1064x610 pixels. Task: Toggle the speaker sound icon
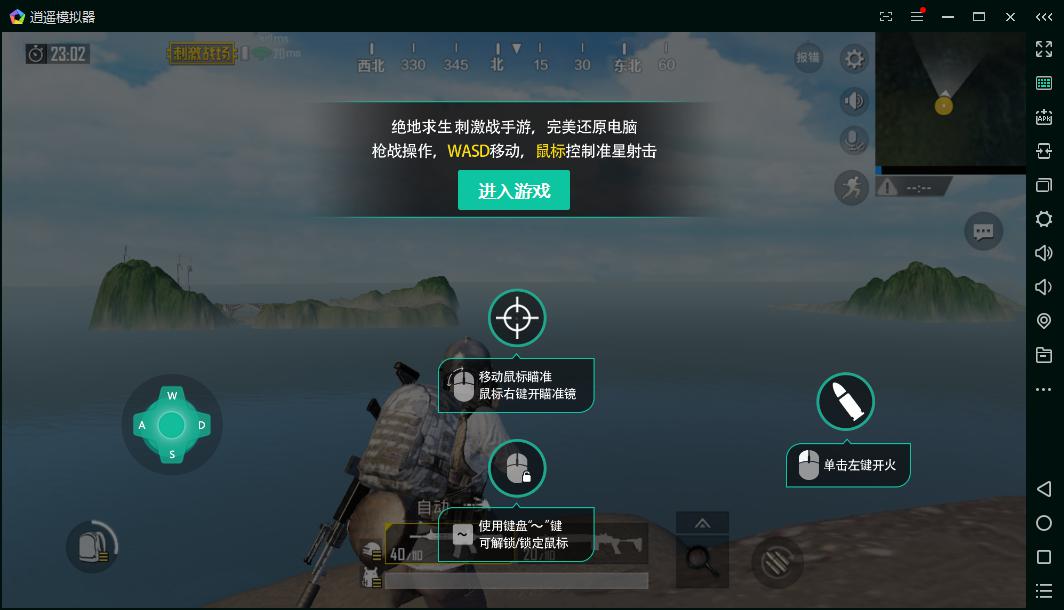coord(853,100)
